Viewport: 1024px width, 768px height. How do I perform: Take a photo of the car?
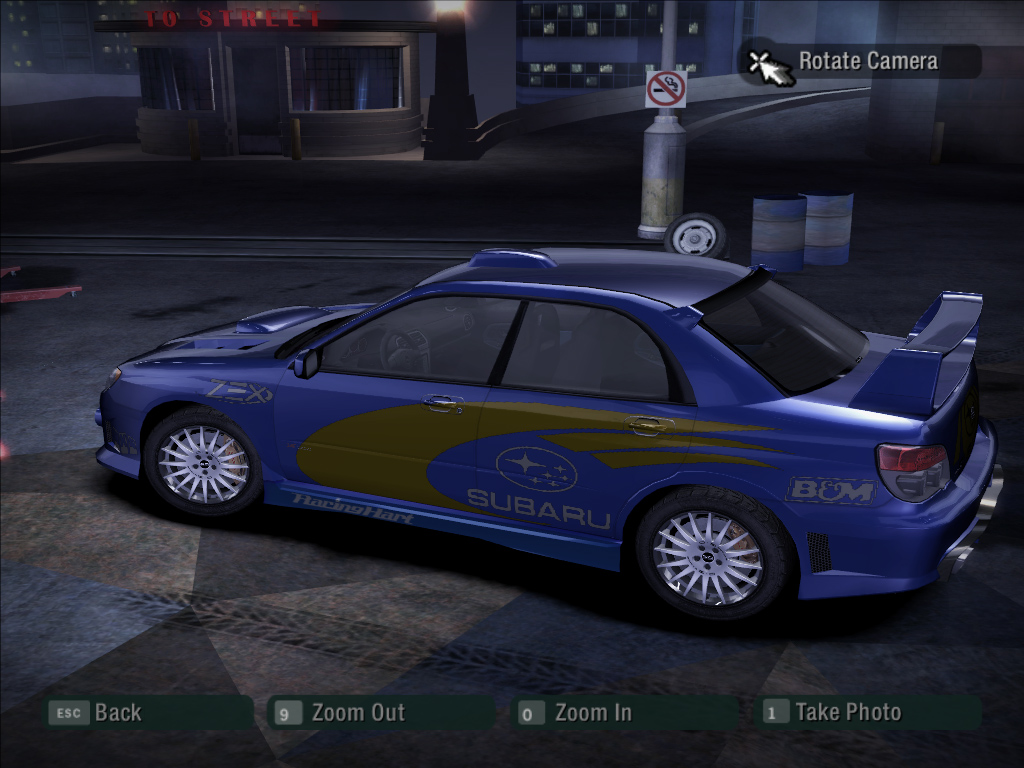pos(846,713)
